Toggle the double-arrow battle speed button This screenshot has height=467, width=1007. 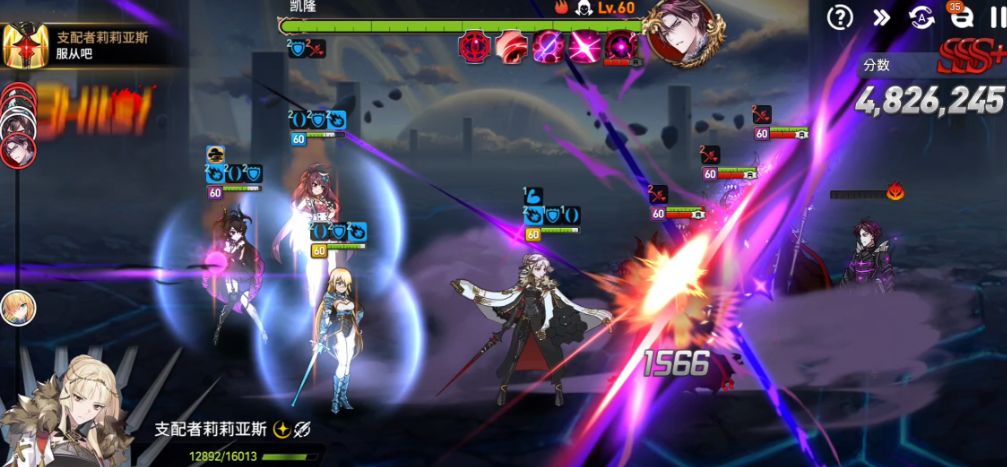pos(881,17)
